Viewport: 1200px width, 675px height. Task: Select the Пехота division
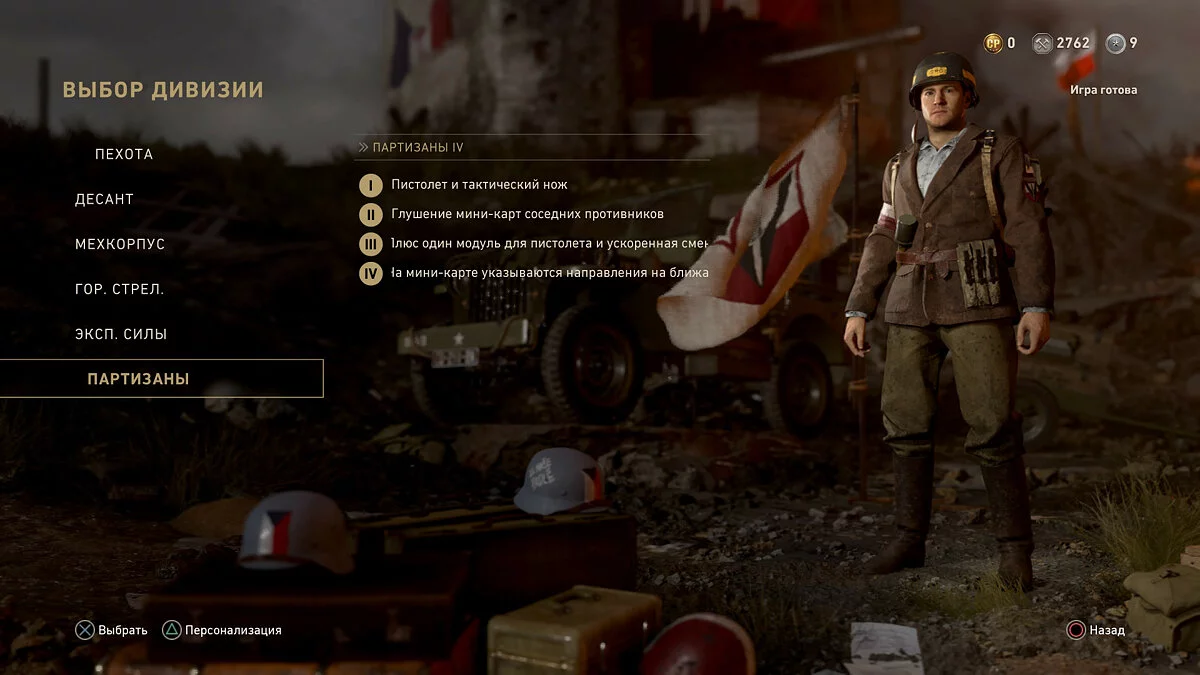point(124,154)
